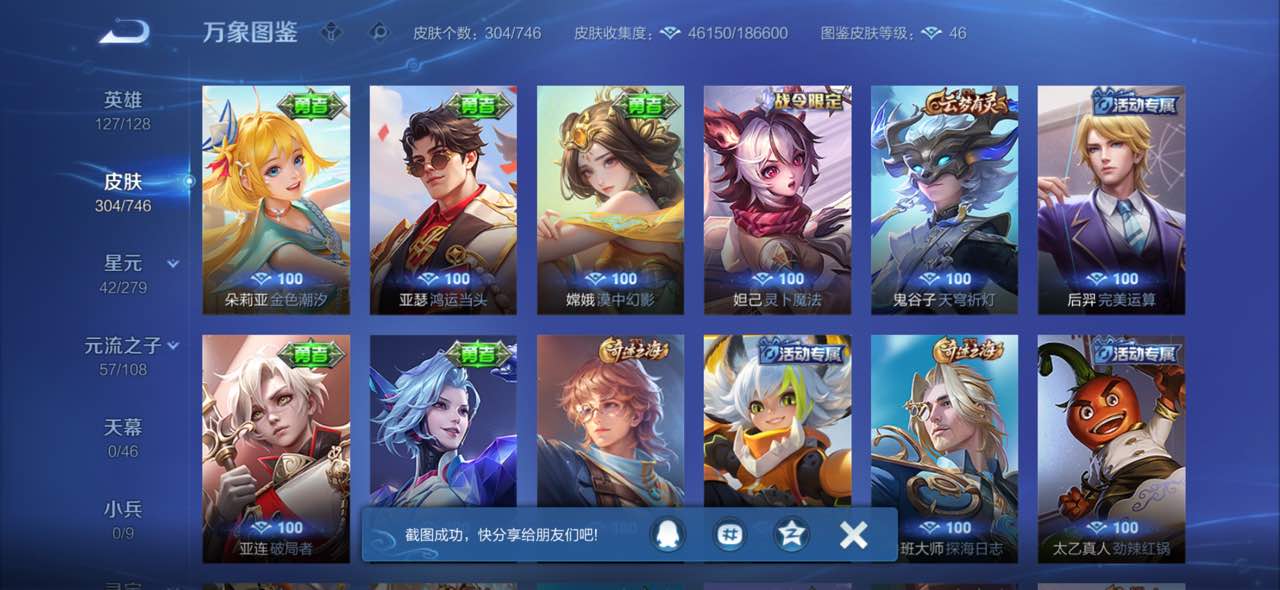Share screenshot to the QQ Zone star icon
Screen dimensions: 1280x590
pyautogui.click(x=792, y=535)
